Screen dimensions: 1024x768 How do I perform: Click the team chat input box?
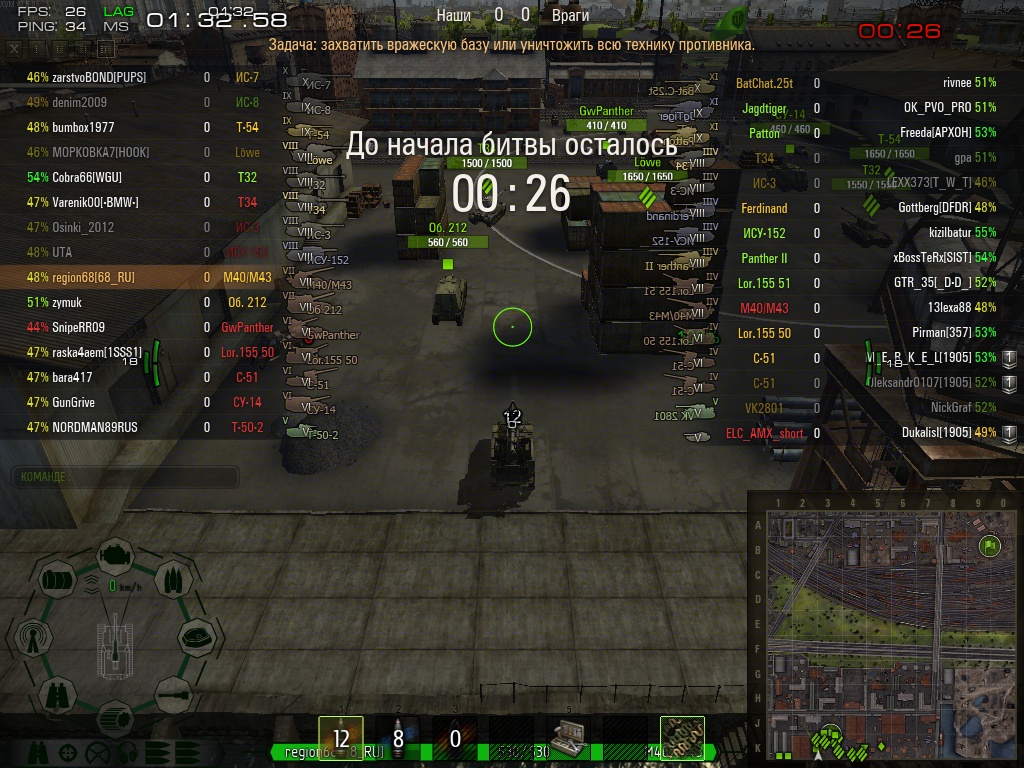coord(124,477)
